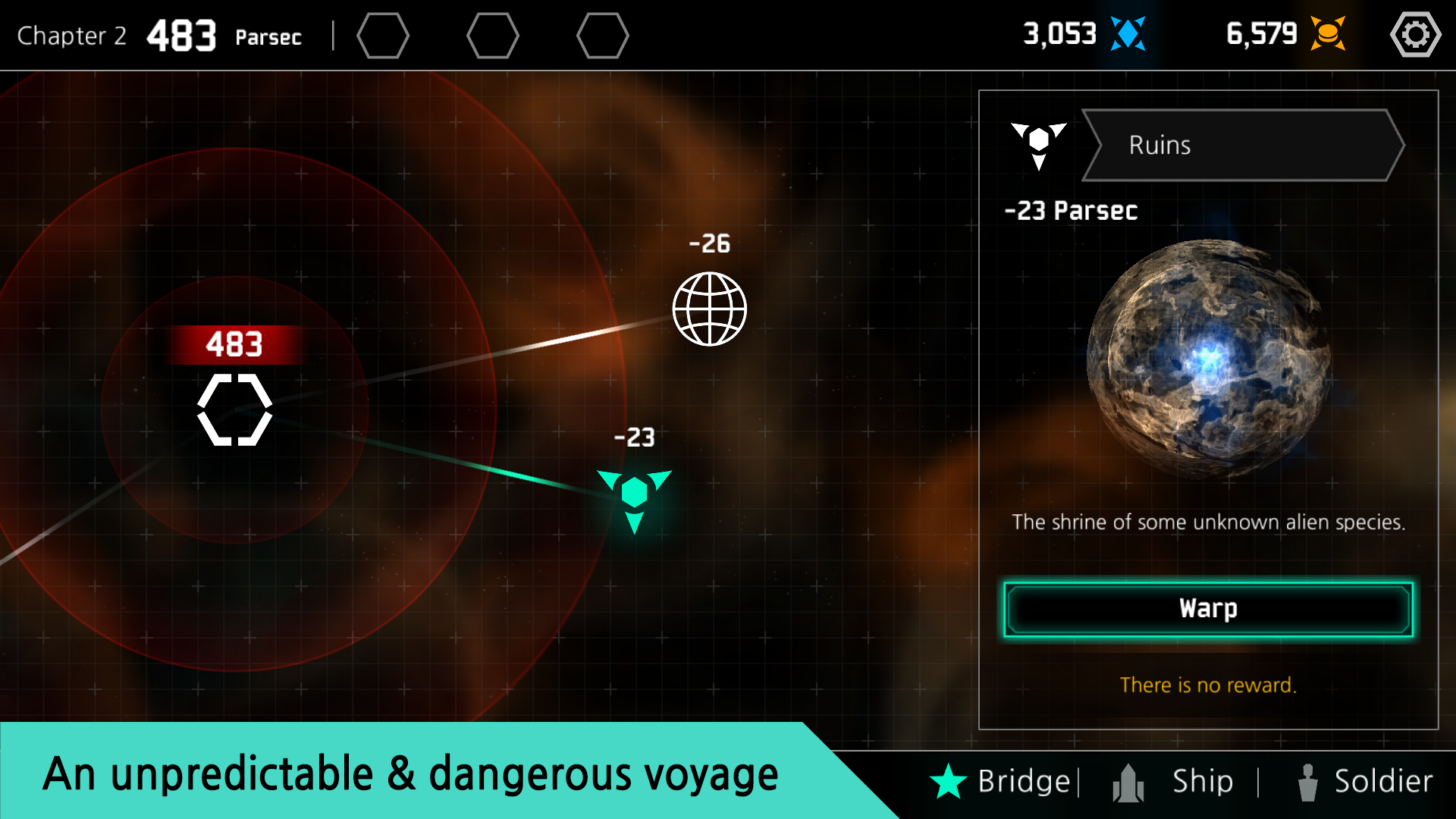Click the green star Bridge icon
The height and width of the screenshot is (819, 1456).
949,780
